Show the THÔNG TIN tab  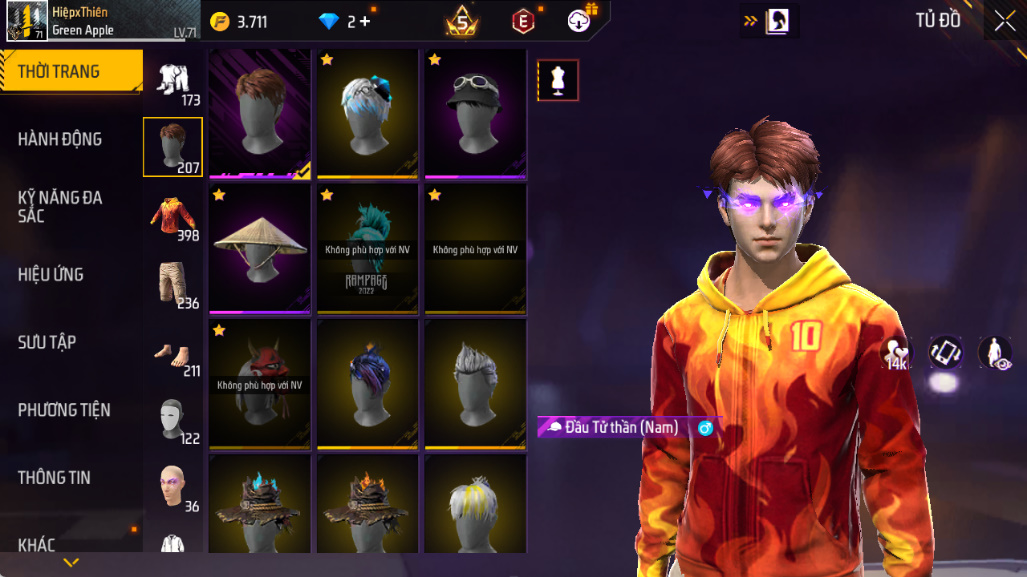[54, 477]
